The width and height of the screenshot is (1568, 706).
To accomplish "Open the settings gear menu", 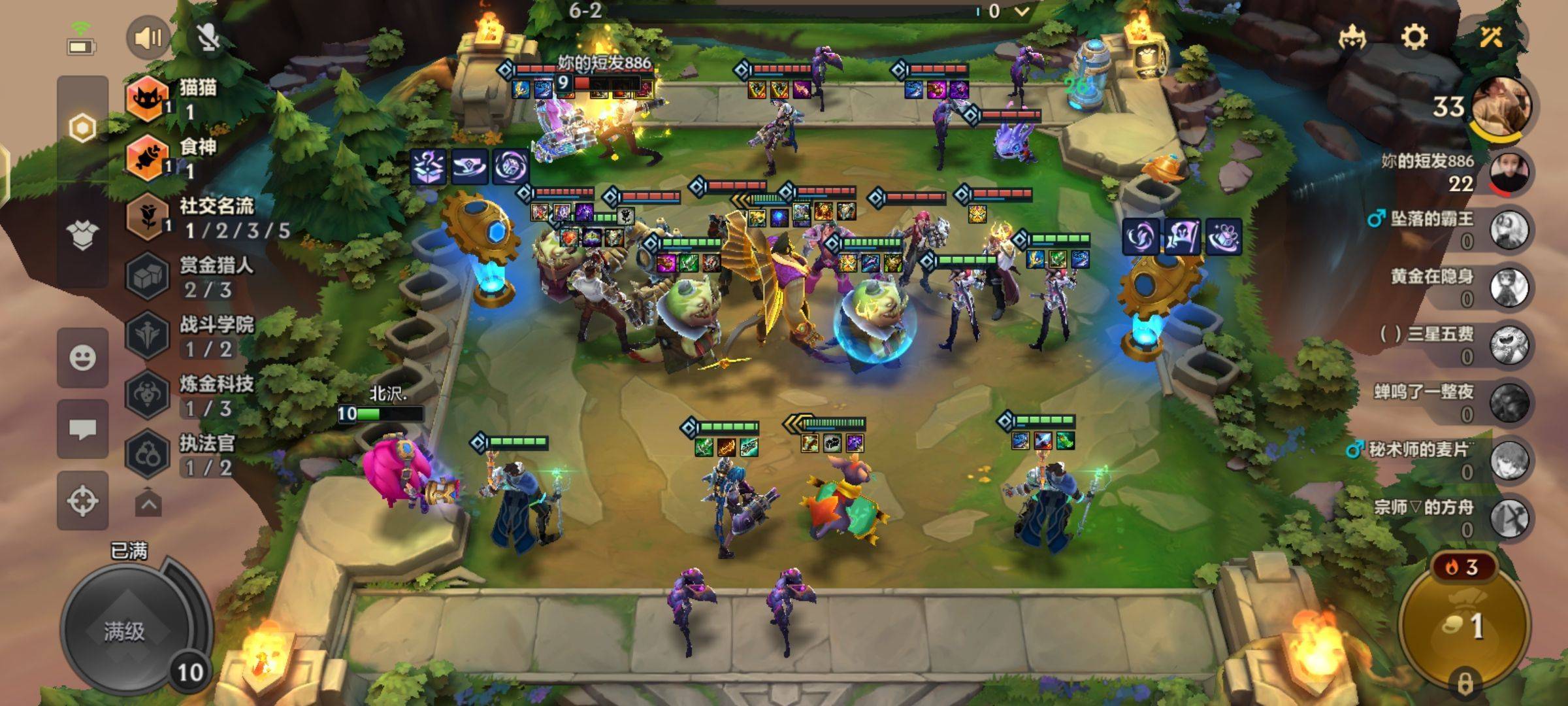I will pyautogui.click(x=1414, y=37).
